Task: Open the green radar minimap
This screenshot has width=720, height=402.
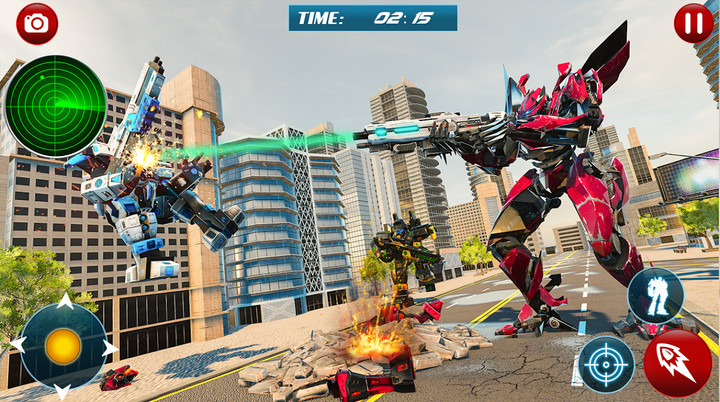Action: 55,106
